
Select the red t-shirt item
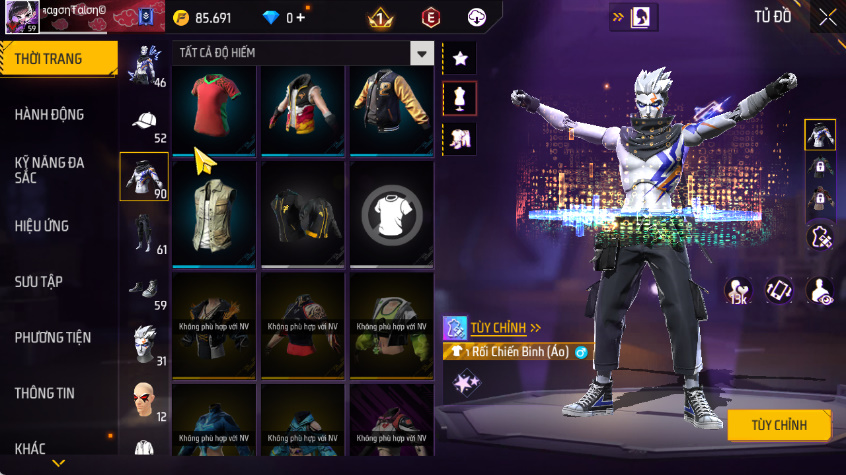click(213, 110)
